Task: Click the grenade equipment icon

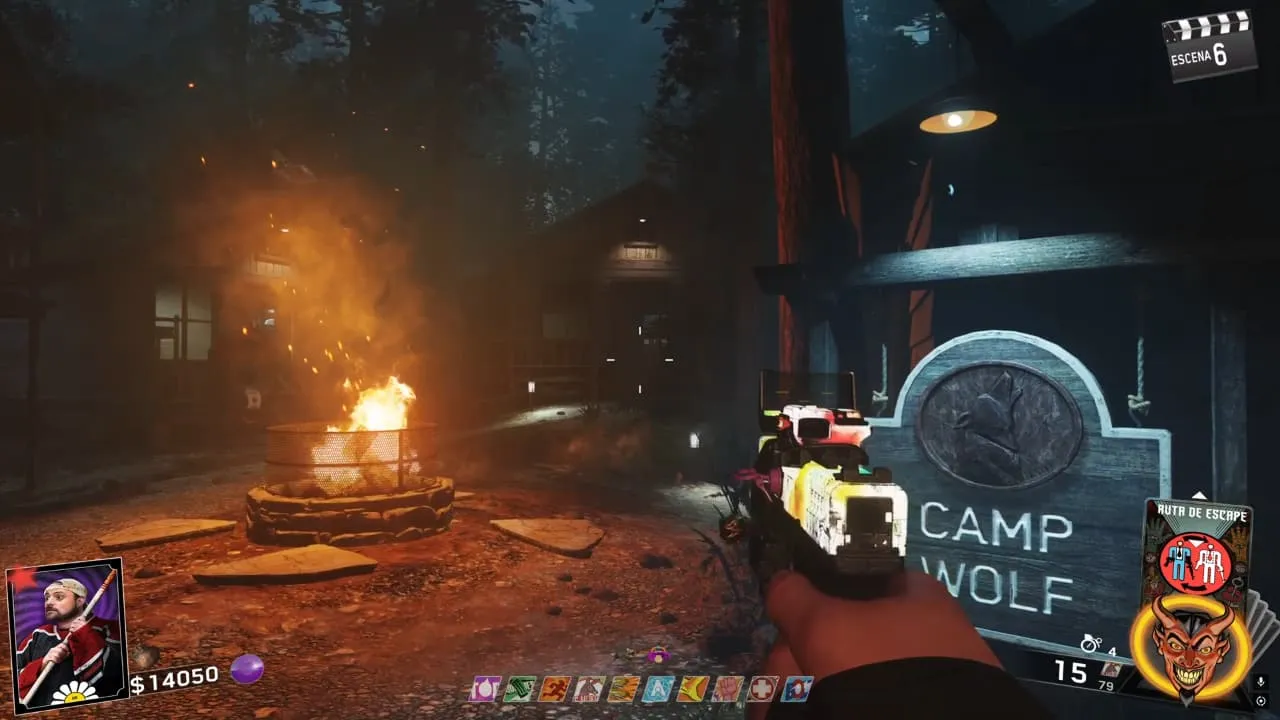Action: (x=1090, y=644)
